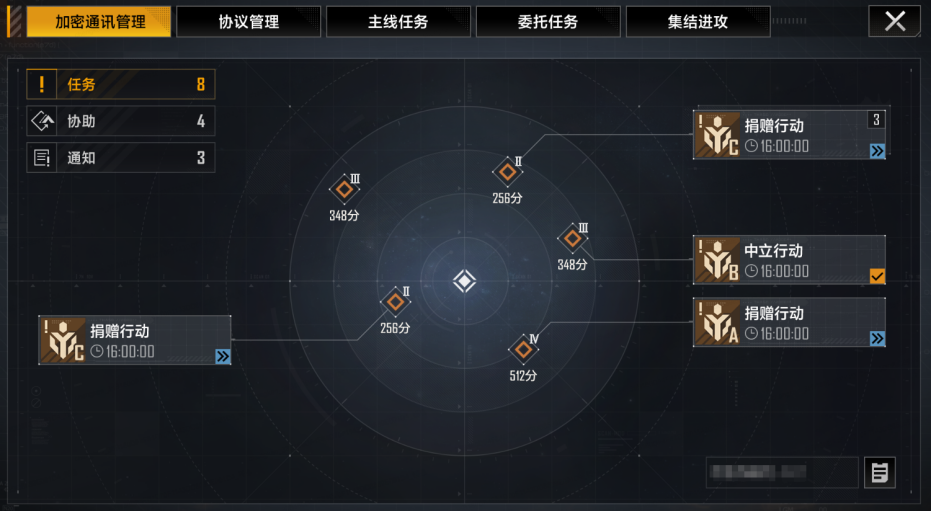Filter by 任务 category

click(x=121, y=85)
